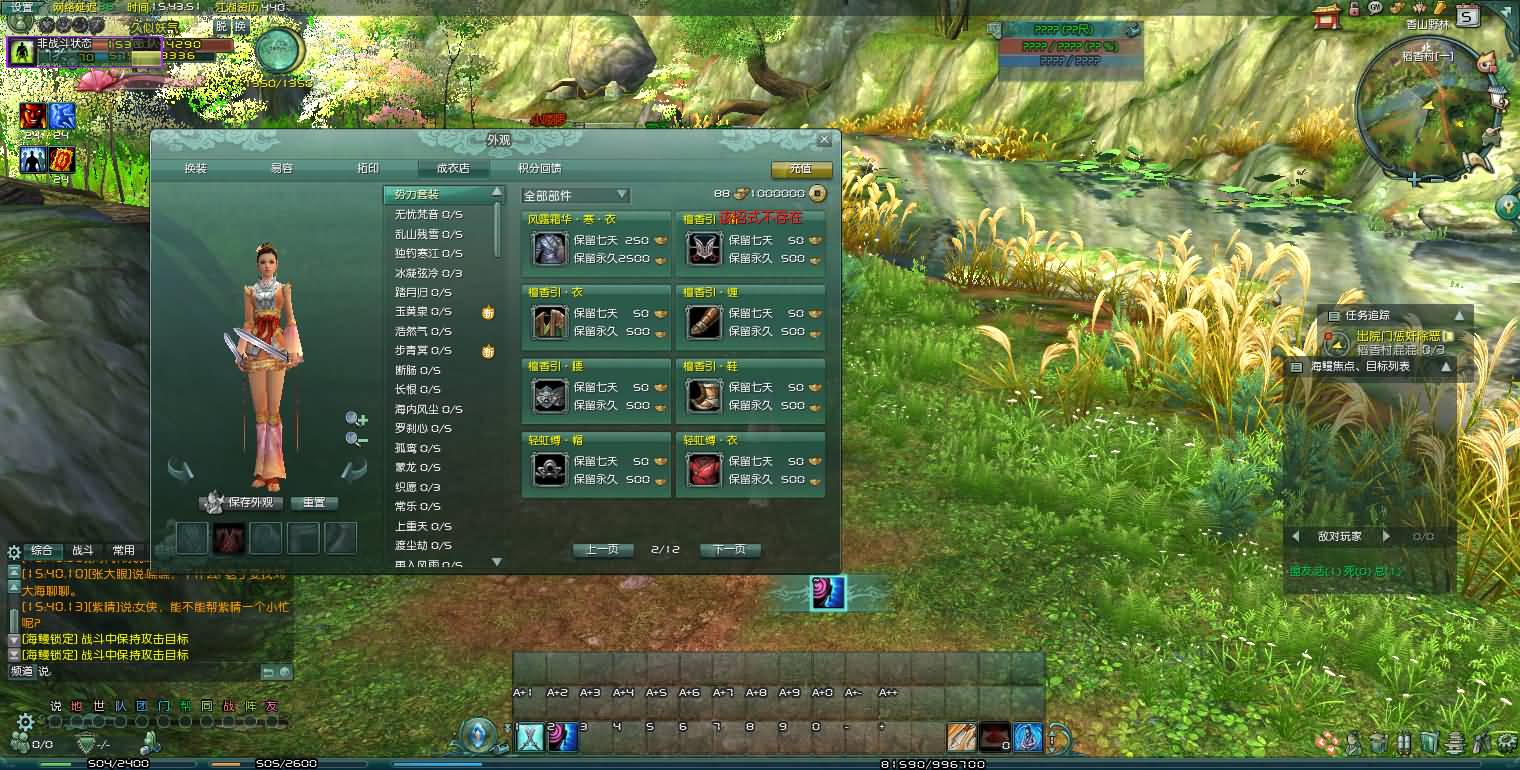The height and width of the screenshot is (770, 1520).
Task: Select the 轻虹缚·衣 clothing item icon
Action: [x=703, y=468]
